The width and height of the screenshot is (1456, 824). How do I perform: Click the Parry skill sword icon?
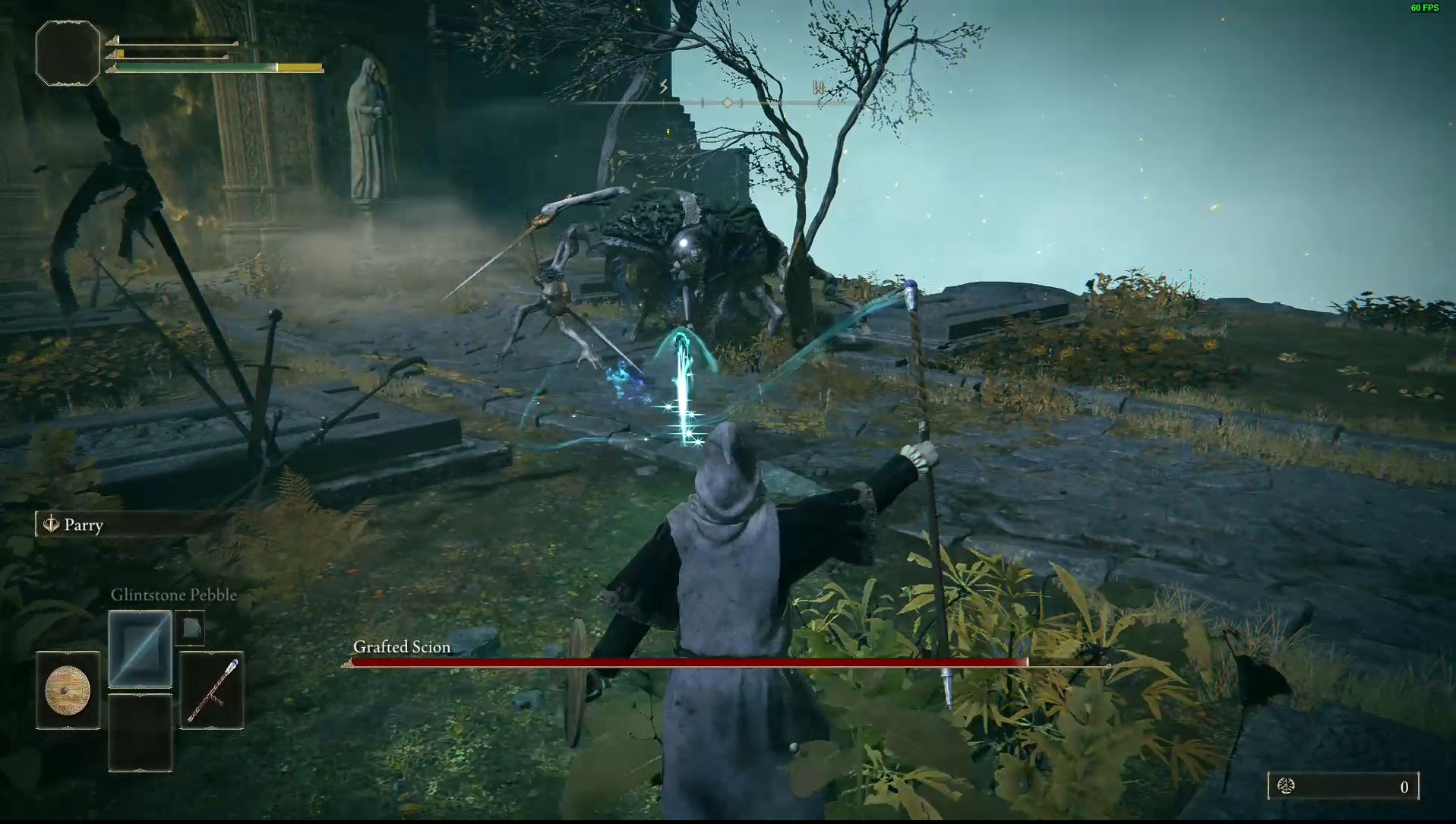51,524
